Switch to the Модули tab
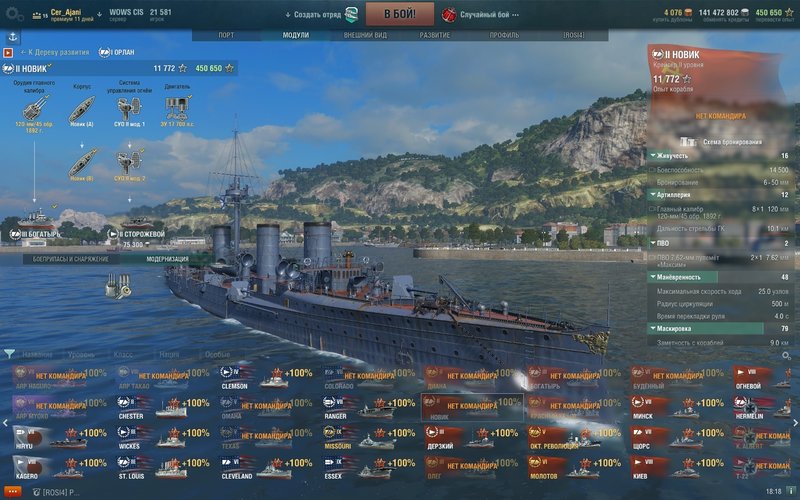 click(x=296, y=35)
